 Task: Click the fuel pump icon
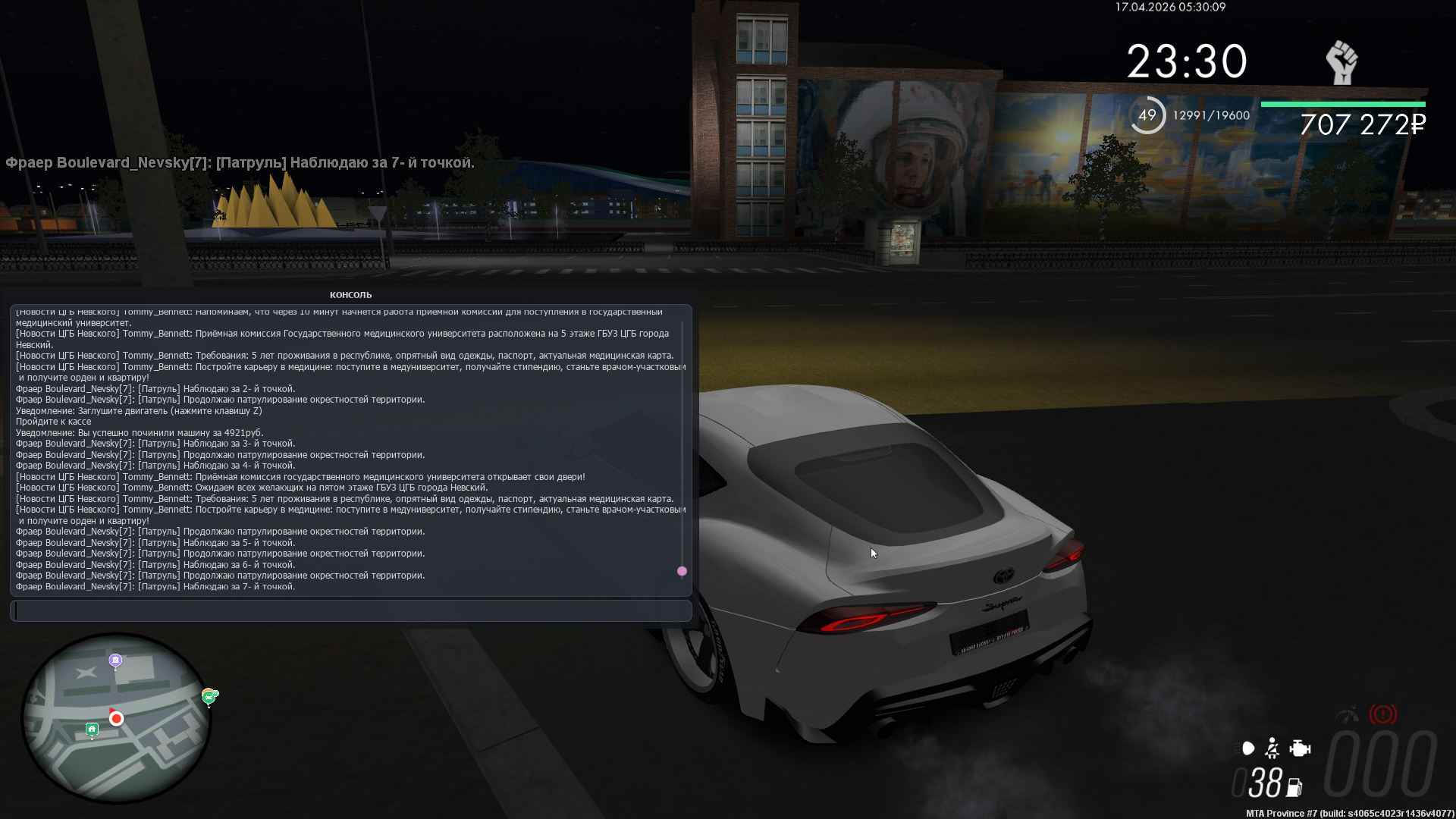coord(1294,788)
